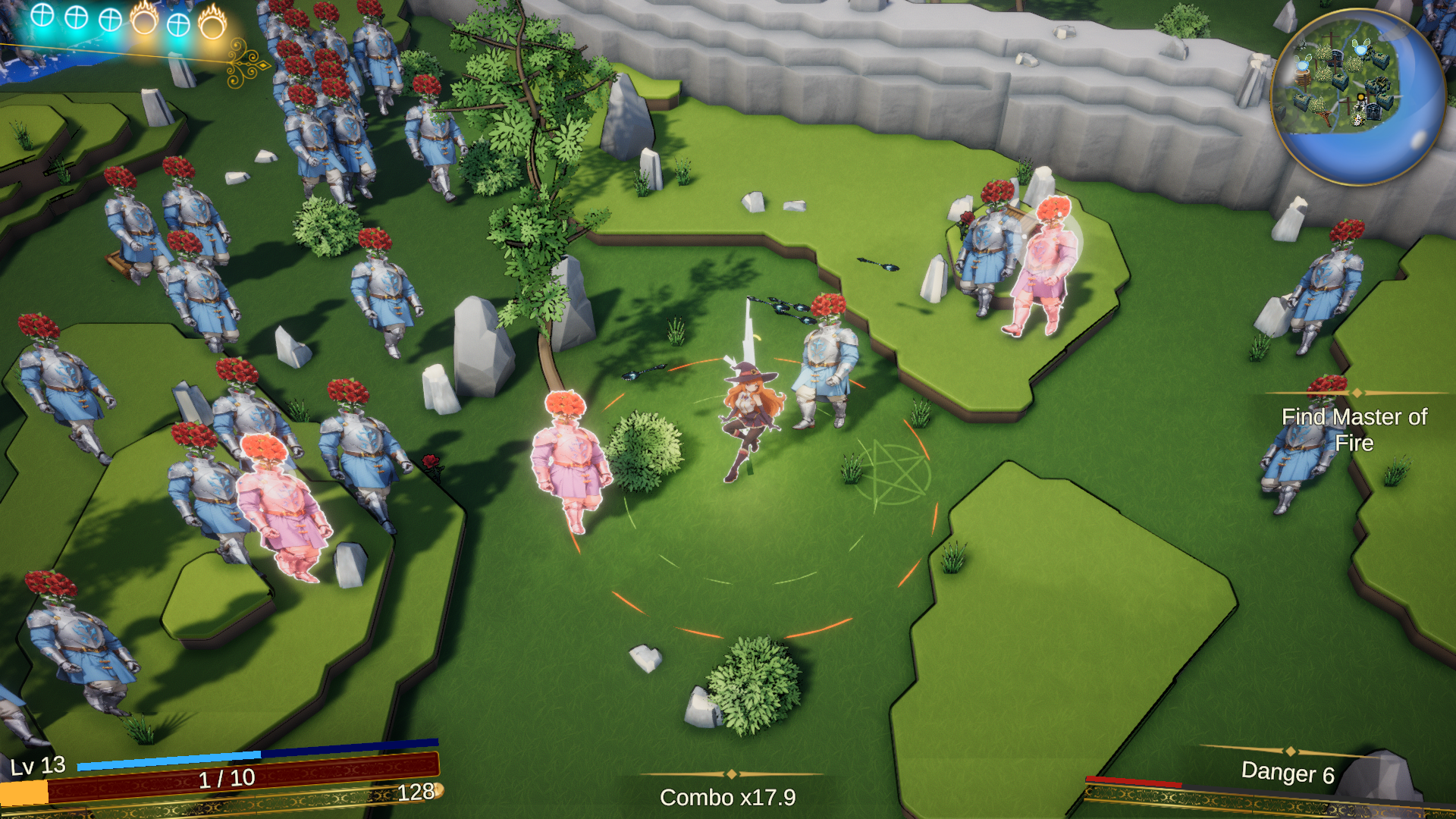Click the leftmost blue cross element orb
The image size is (1456, 819).
[x=42, y=15]
